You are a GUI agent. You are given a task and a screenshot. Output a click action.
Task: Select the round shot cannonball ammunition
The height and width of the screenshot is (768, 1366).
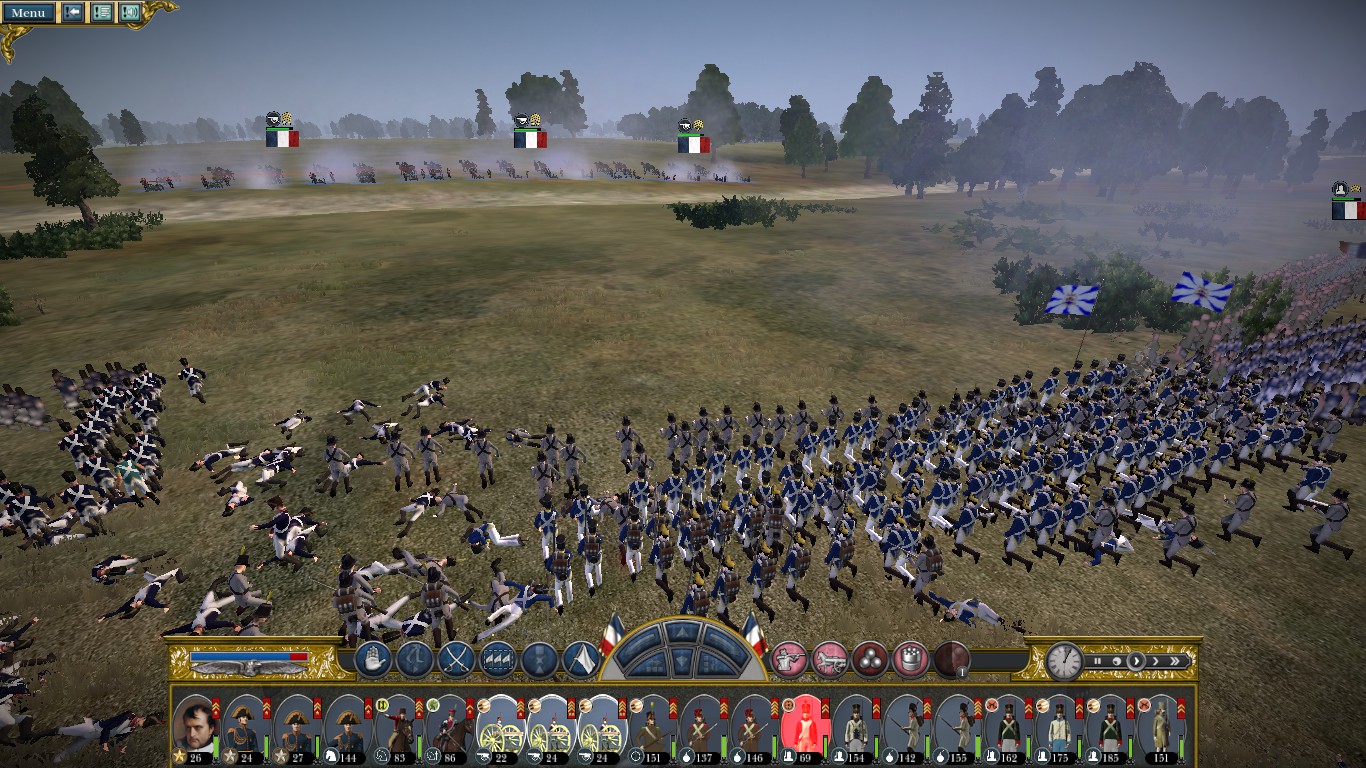(x=869, y=658)
